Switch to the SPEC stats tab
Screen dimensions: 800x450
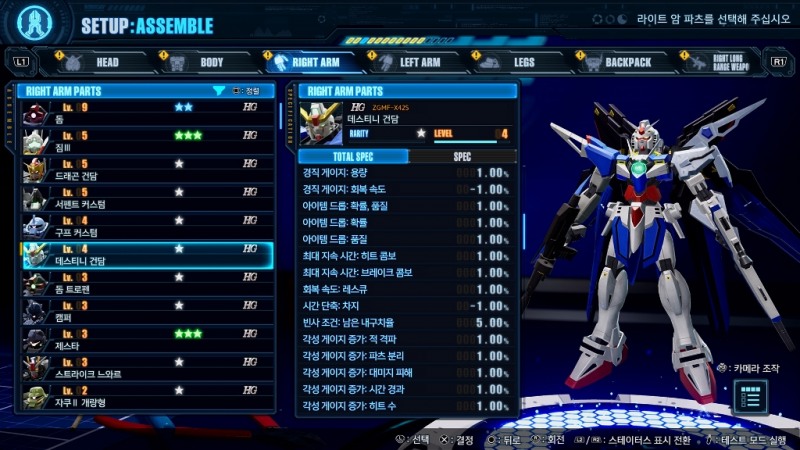coord(462,156)
